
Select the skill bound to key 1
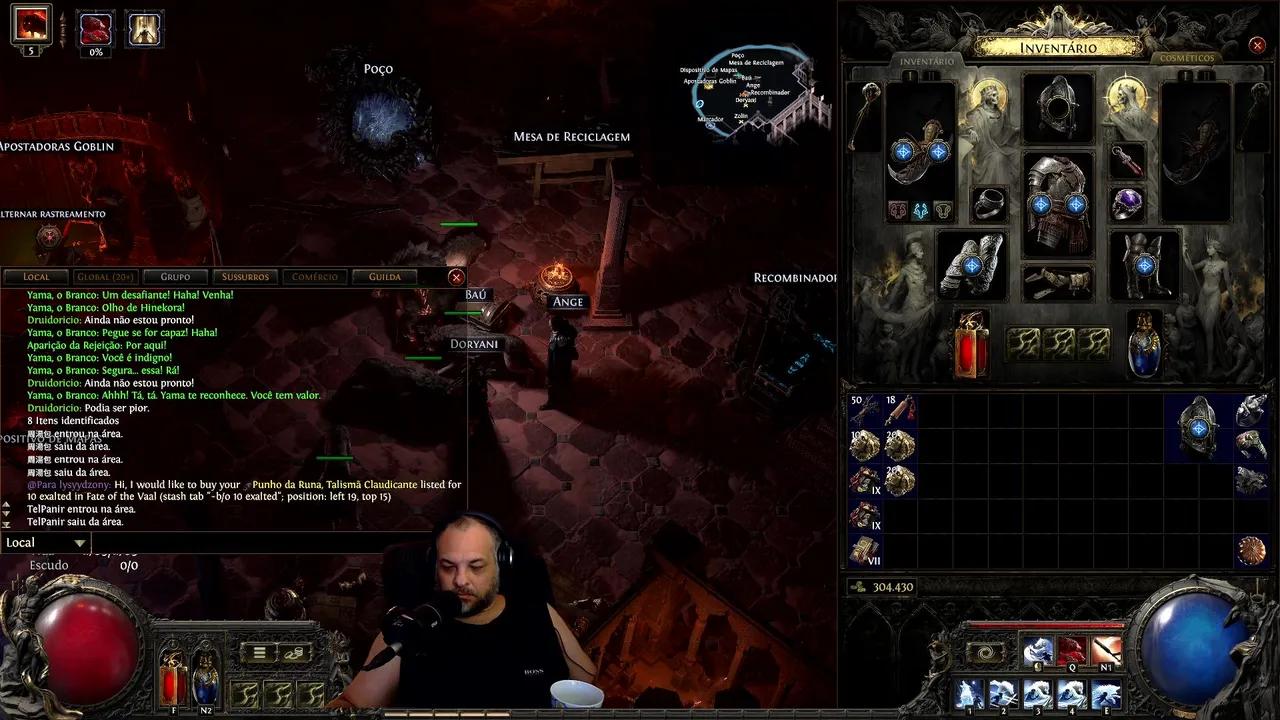click(968, 695)
